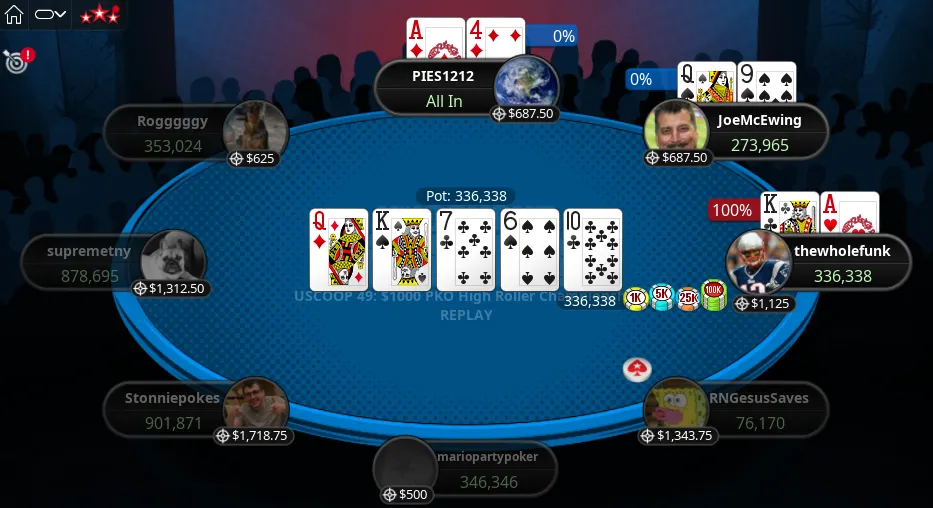933x508 pixels.
Task: Select player JoeMcEwing's nameplate
Action: coord(760,132)
